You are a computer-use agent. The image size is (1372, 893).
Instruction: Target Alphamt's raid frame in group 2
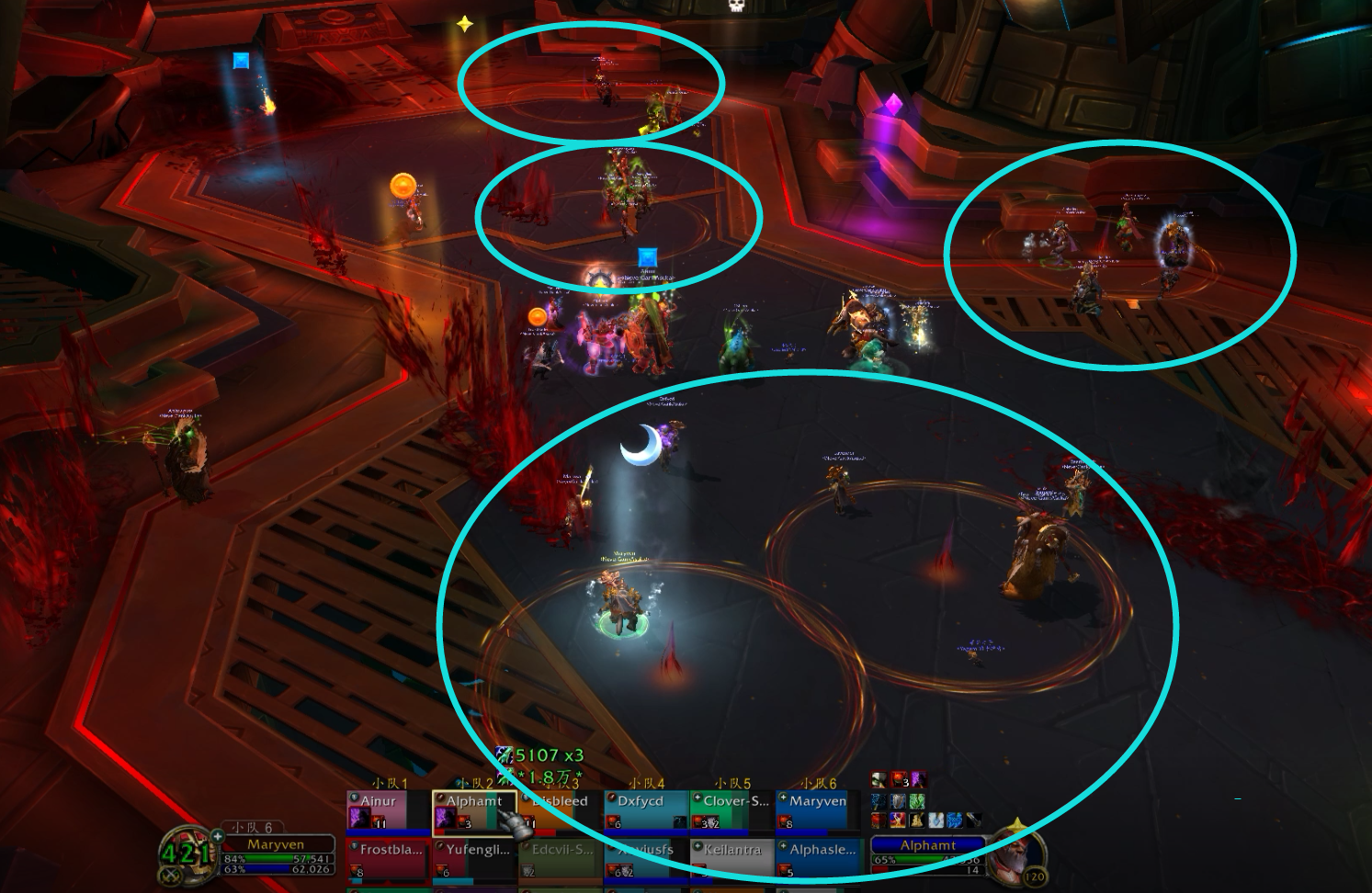coord(474,810)
